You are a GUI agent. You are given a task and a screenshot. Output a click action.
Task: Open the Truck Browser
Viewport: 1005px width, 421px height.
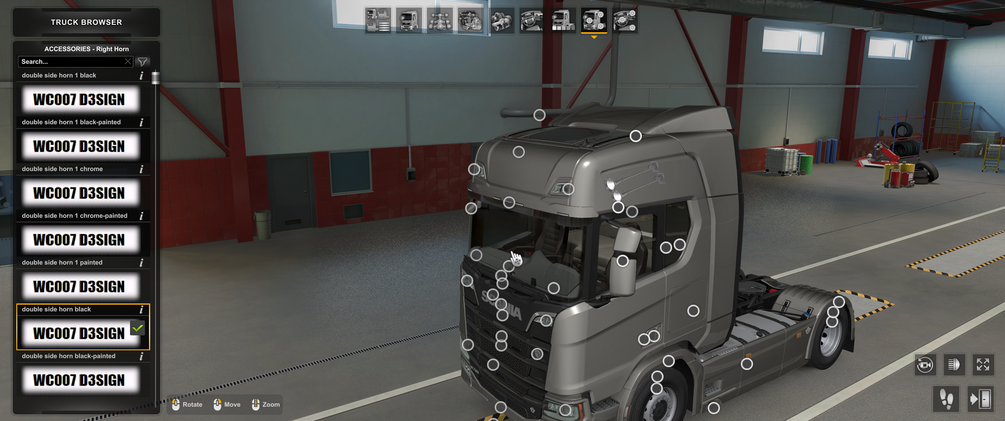click(86, 22)
